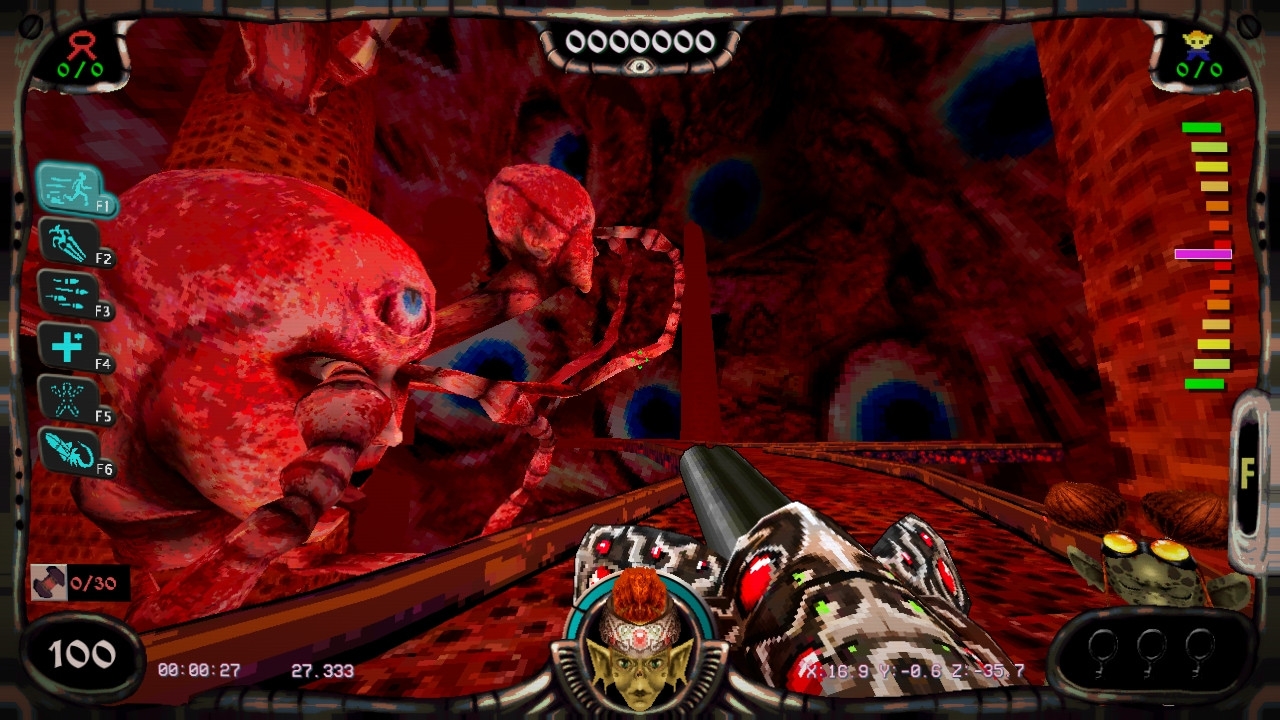Viewport: 1280px width, 720px height.
Task: Activate the multiple bullets ability
Action: coord(68,294)
